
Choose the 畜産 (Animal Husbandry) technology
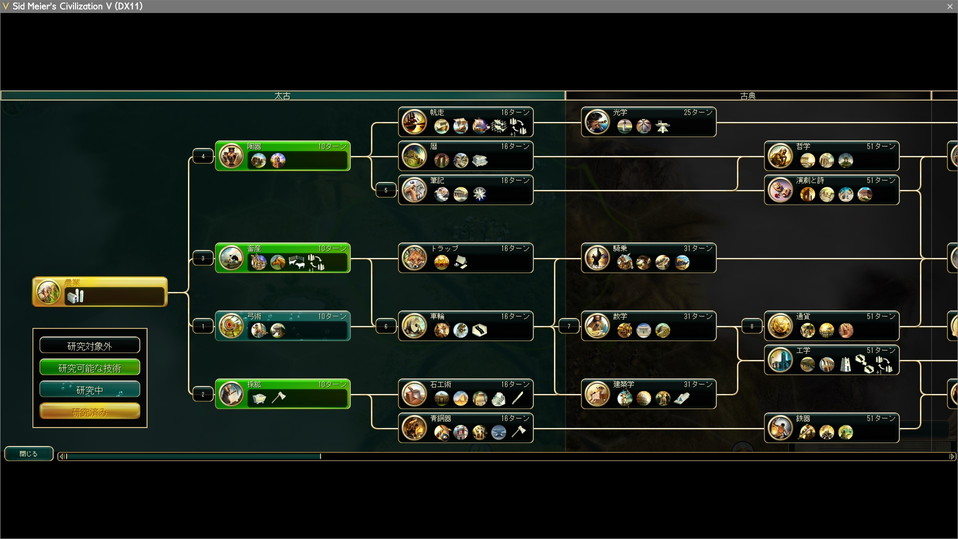tap(283, 258)
